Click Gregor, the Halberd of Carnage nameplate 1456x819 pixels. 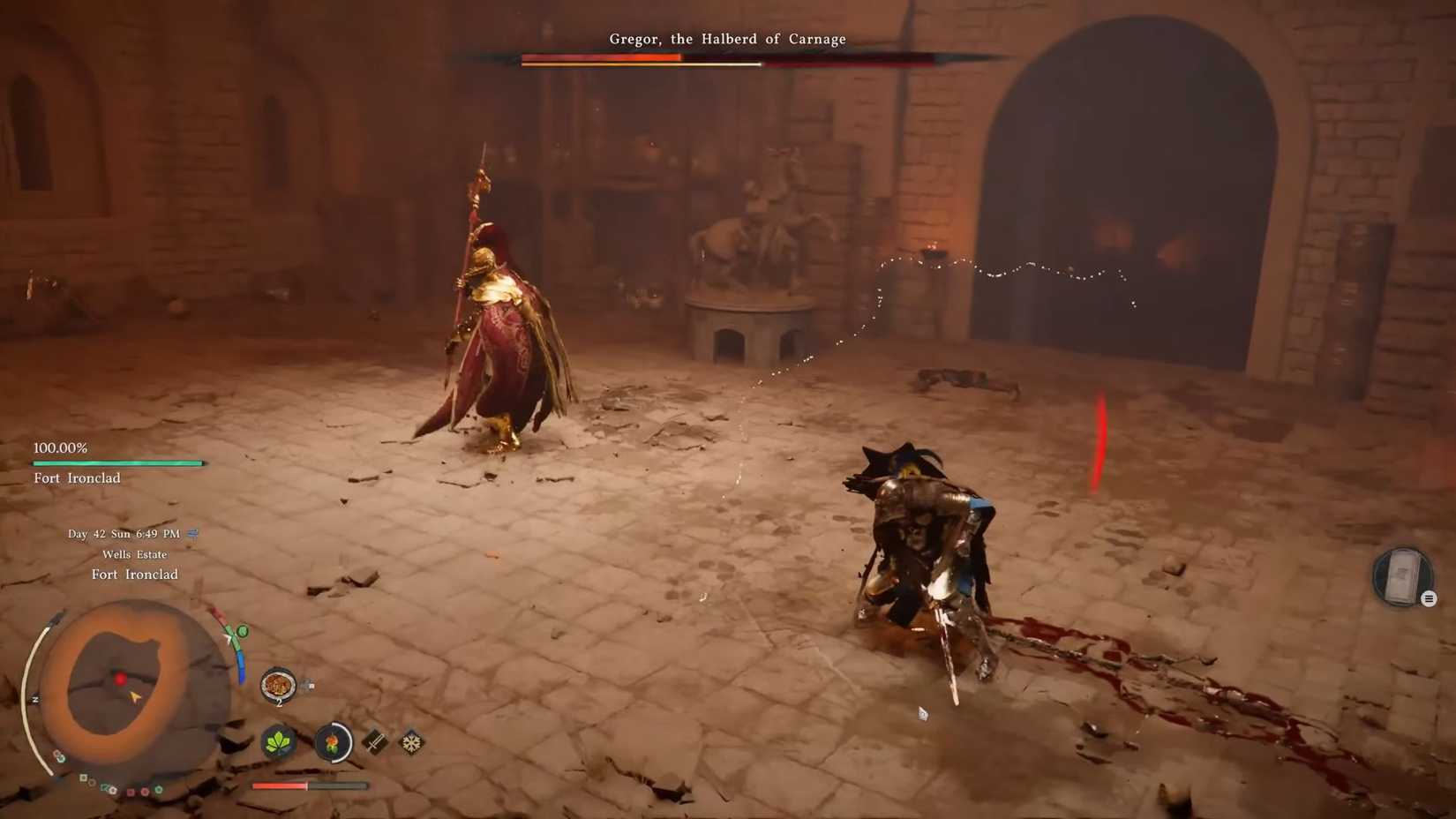pos(726,39)
